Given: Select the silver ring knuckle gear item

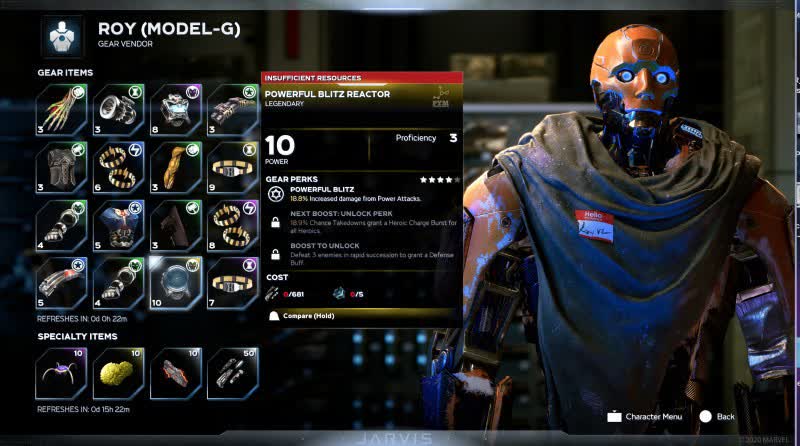Looking at the screenshot, I should [119, 107].
